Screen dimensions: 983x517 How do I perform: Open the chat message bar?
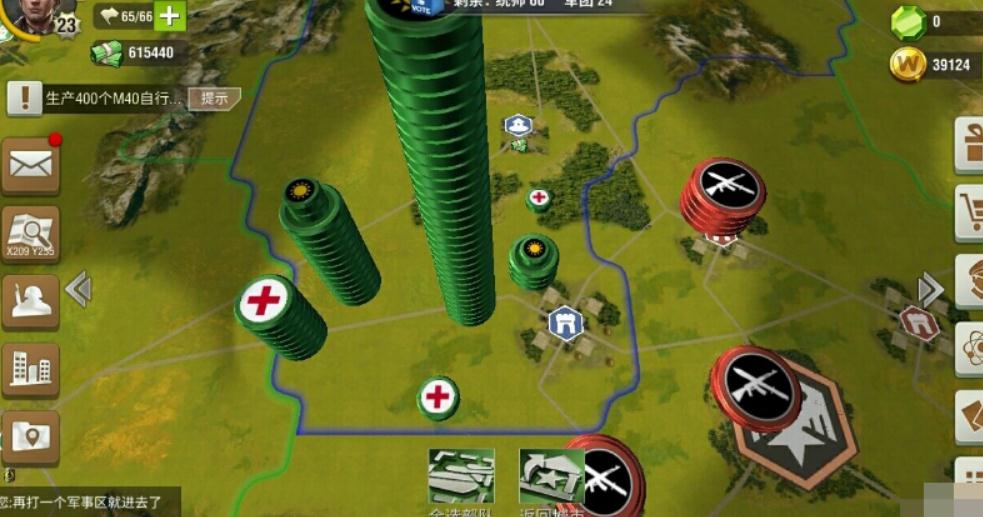[x=90, y=502]
